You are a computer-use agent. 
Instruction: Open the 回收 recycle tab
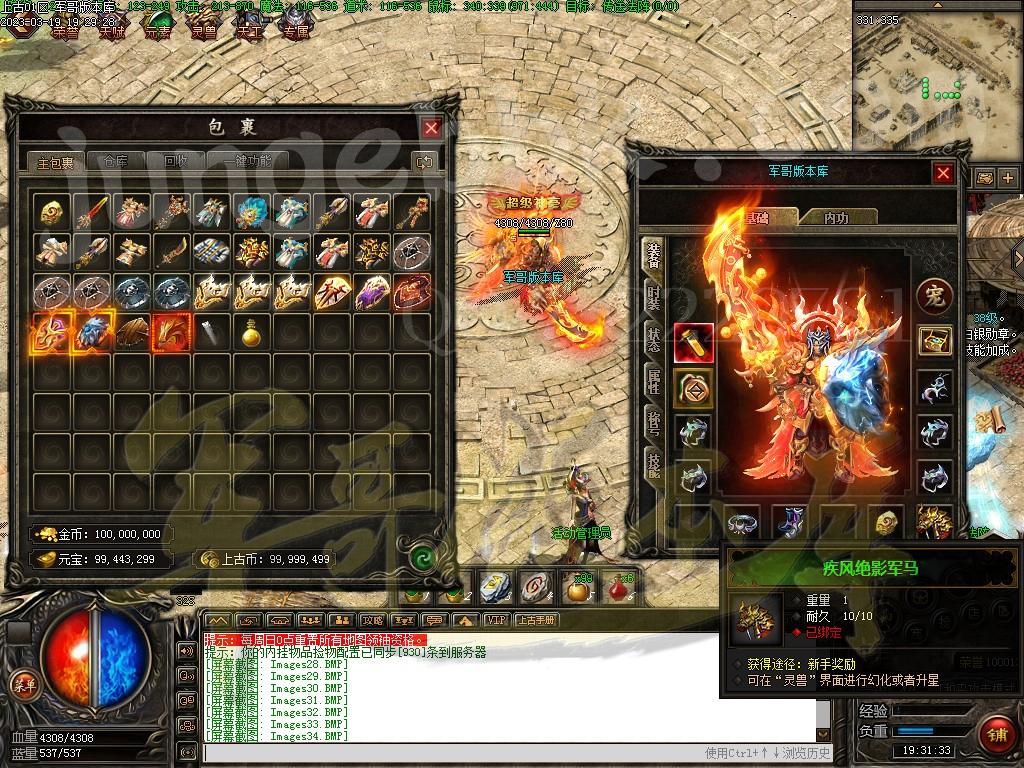point(175,161)
